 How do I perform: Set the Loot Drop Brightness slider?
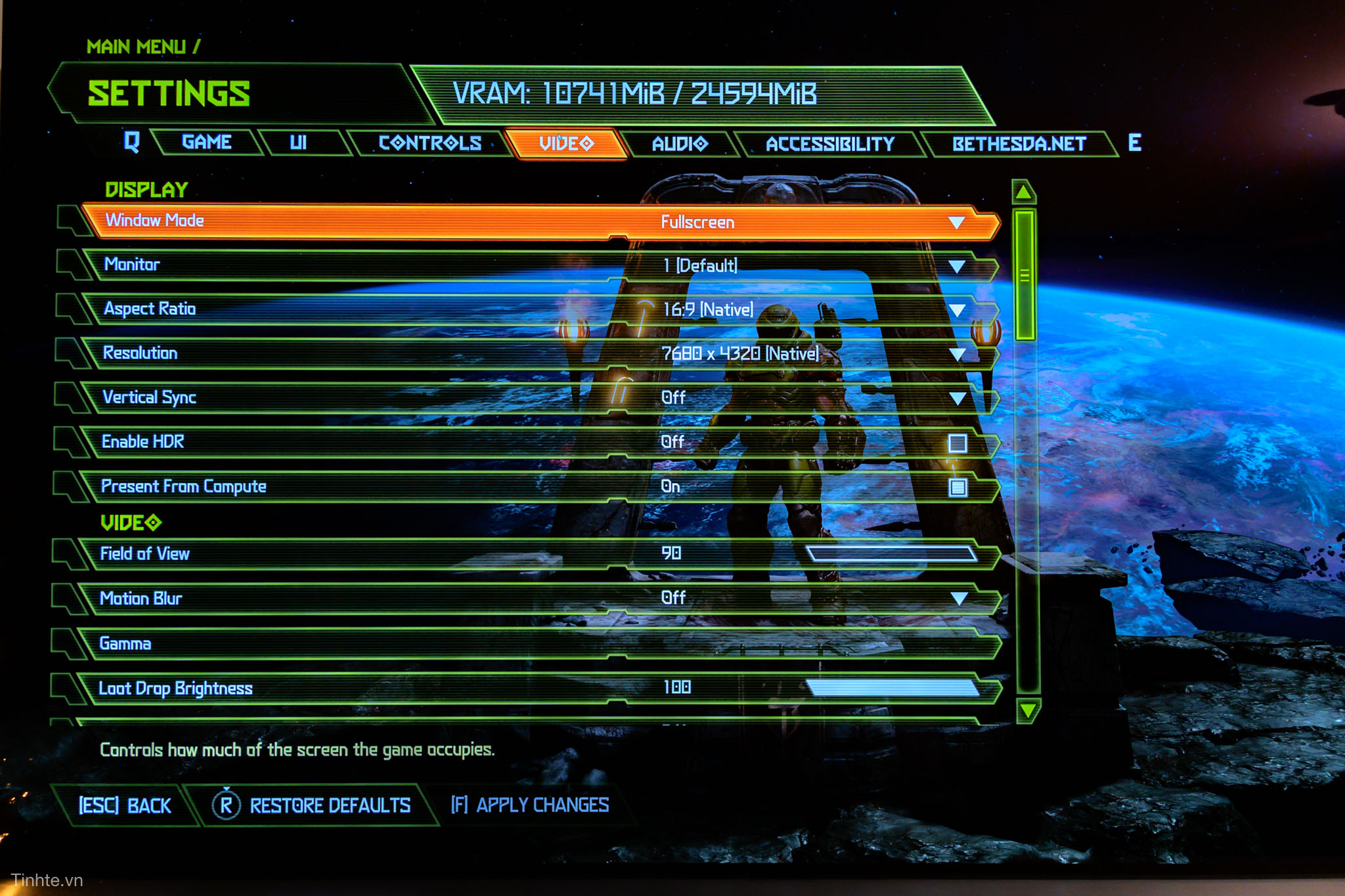tap(892, 687)
